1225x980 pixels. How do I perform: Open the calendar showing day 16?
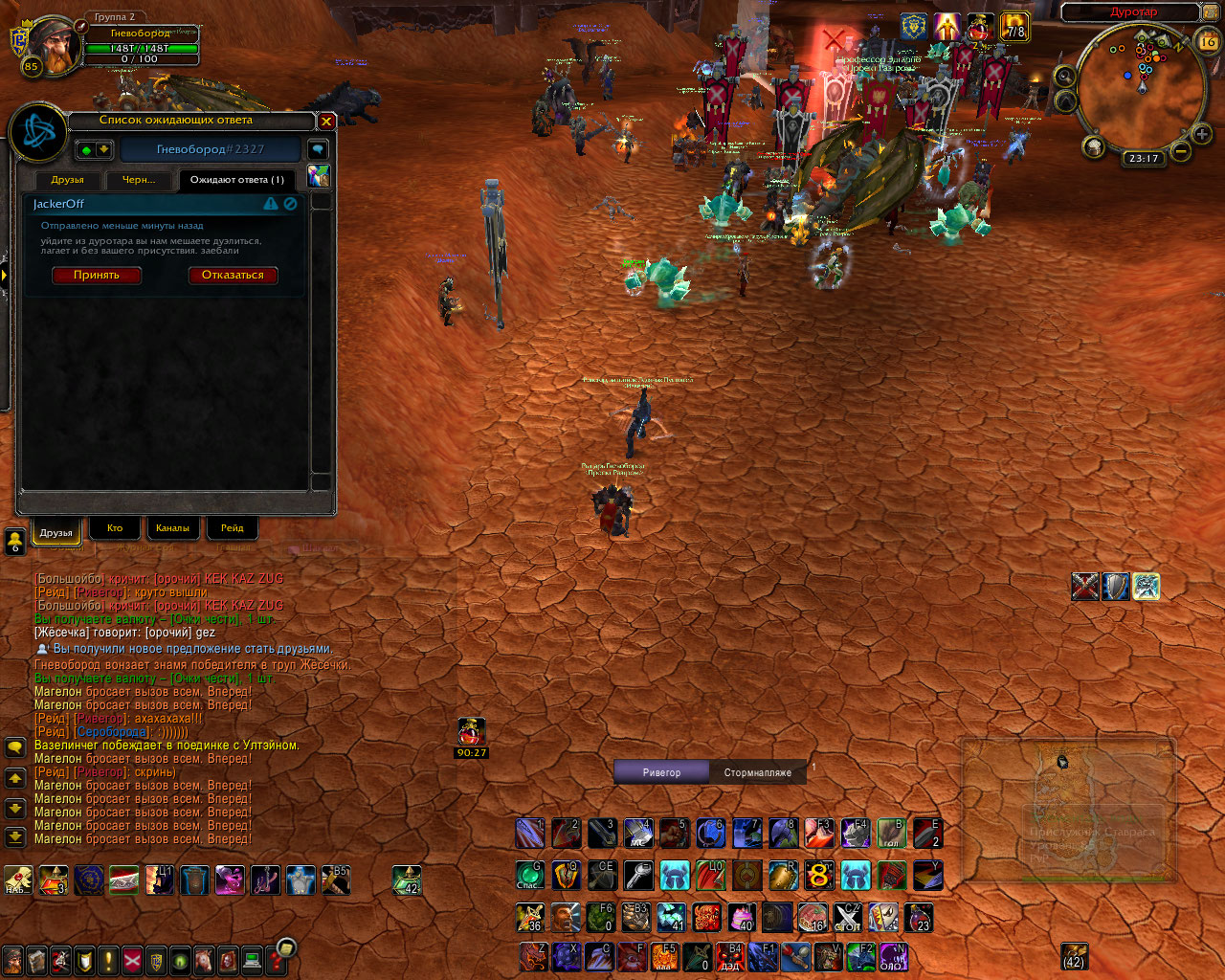click(x=1208, y=42)
